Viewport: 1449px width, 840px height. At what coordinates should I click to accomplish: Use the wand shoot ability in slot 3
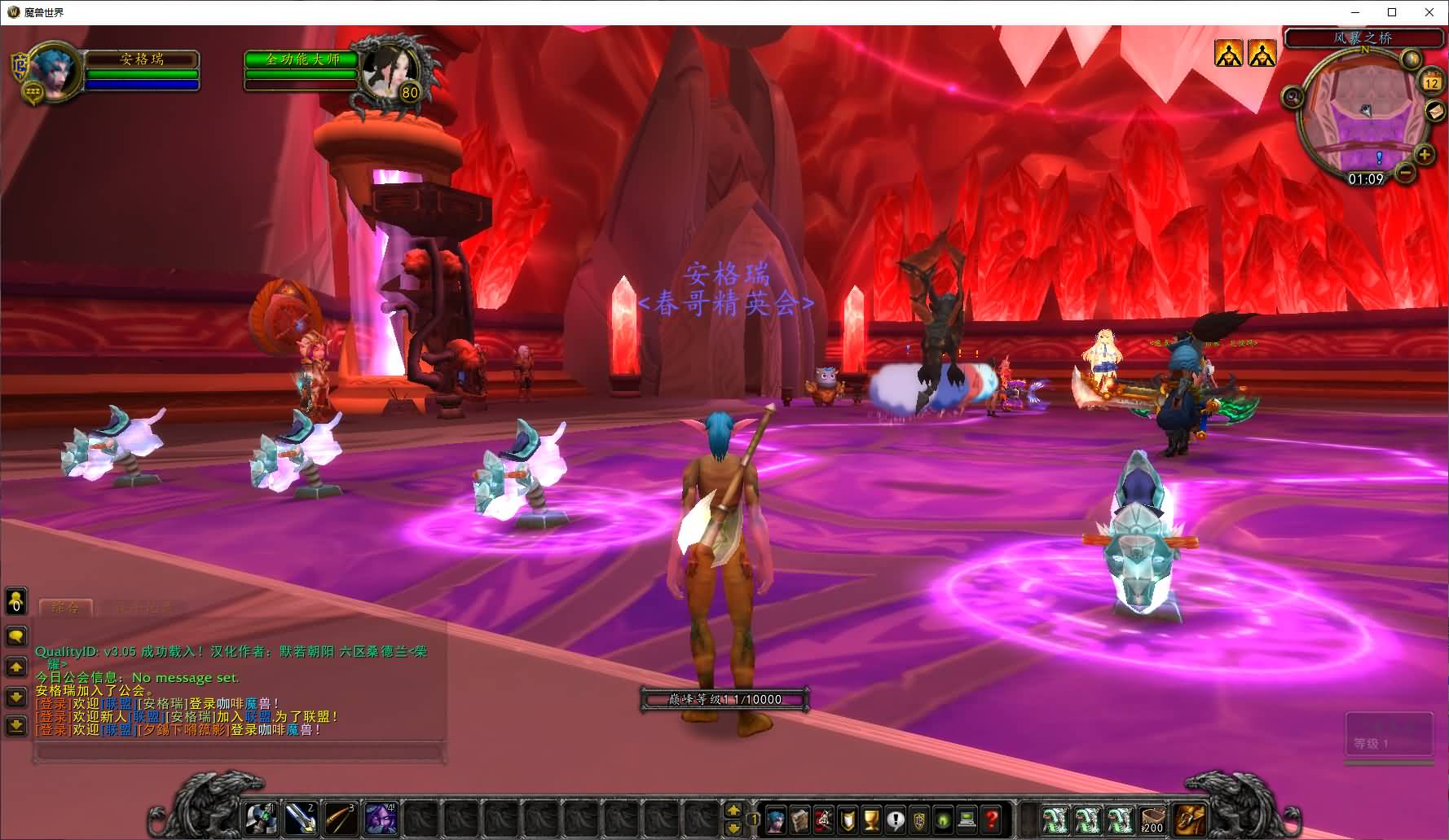[x=341, y=818]
